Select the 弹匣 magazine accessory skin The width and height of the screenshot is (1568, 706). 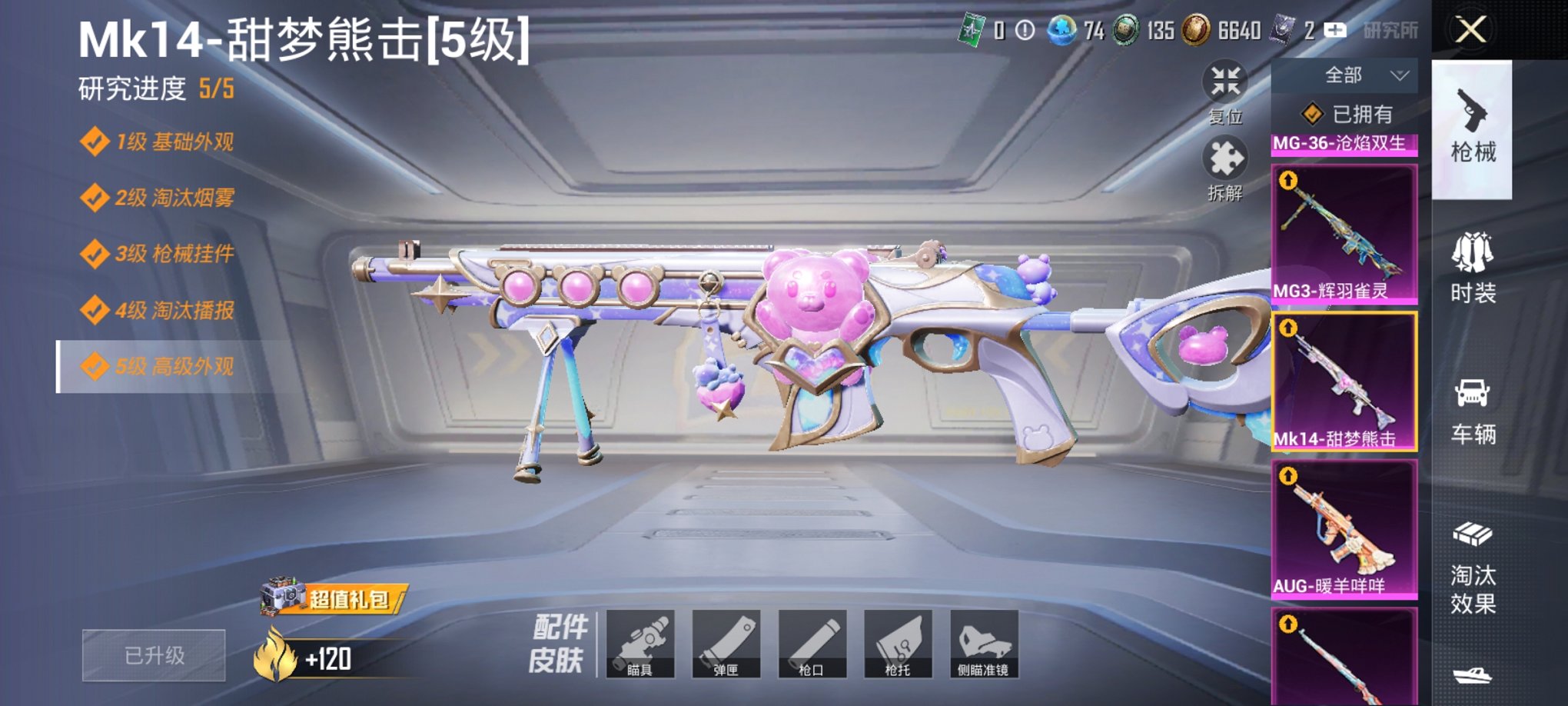(729, 646)
